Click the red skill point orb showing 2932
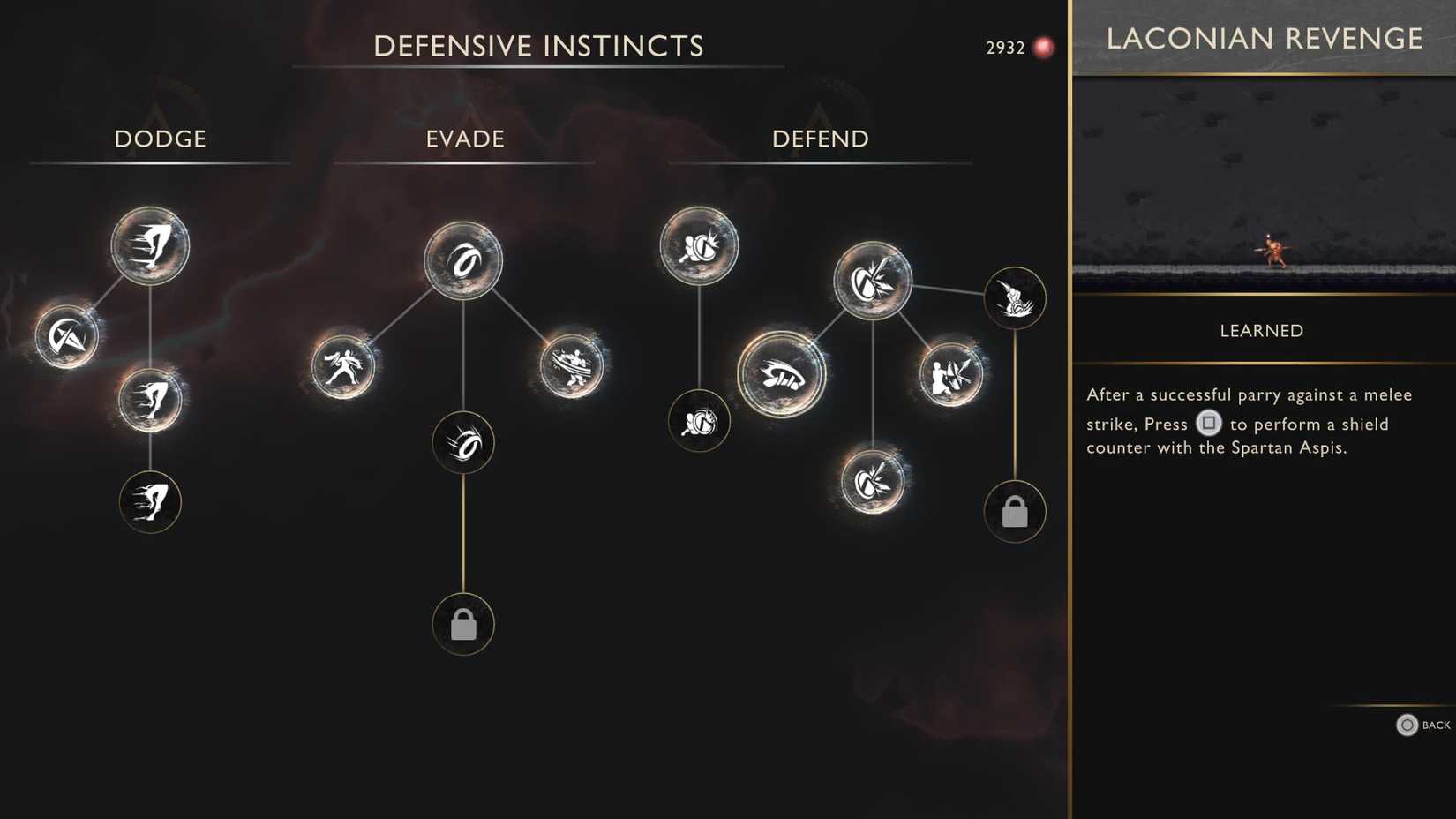Viewport: 1456px width, 819px height. (x=1042, y=48)
